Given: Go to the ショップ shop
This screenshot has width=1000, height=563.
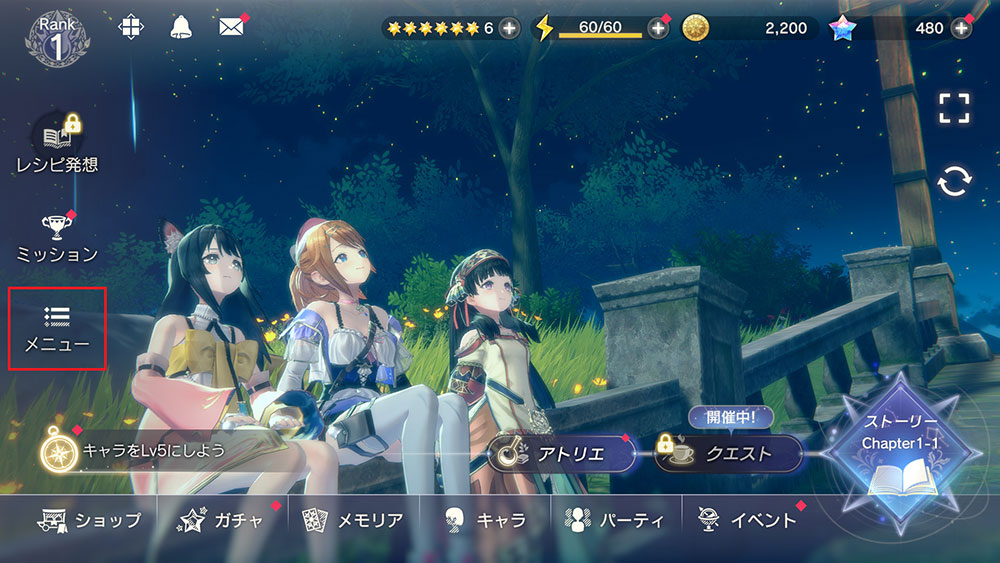Looking at the screenshot, I should coord(90,520).
